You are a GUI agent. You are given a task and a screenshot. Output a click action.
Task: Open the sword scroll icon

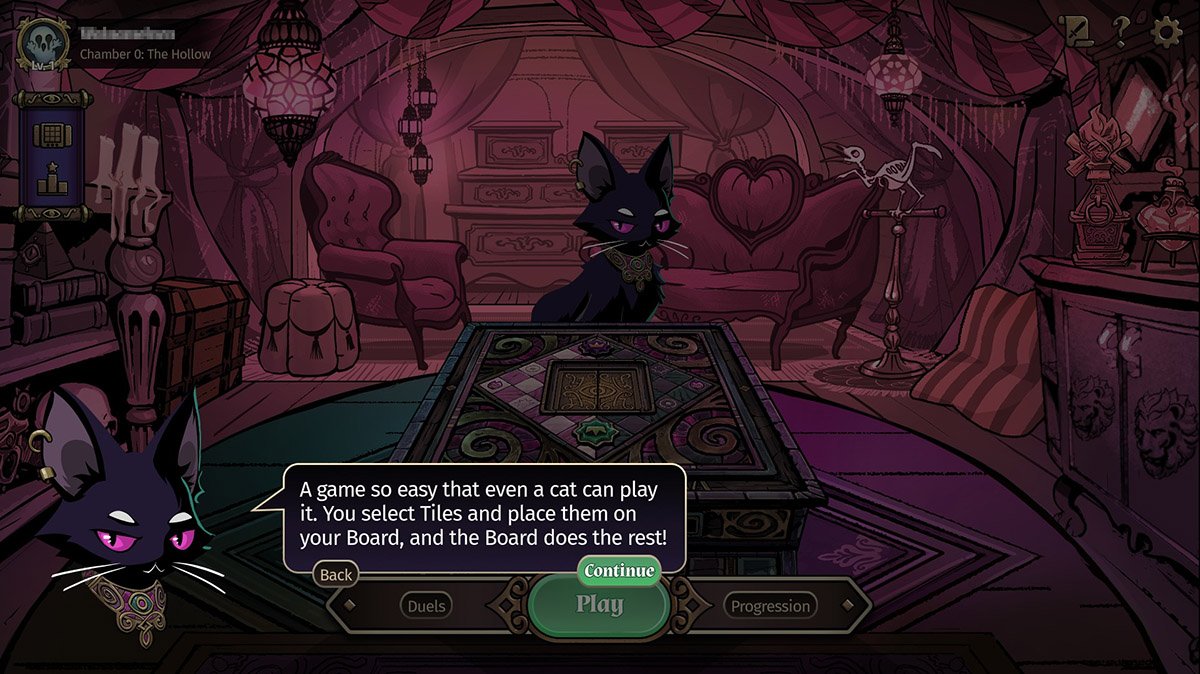[x=1078, y=32]
